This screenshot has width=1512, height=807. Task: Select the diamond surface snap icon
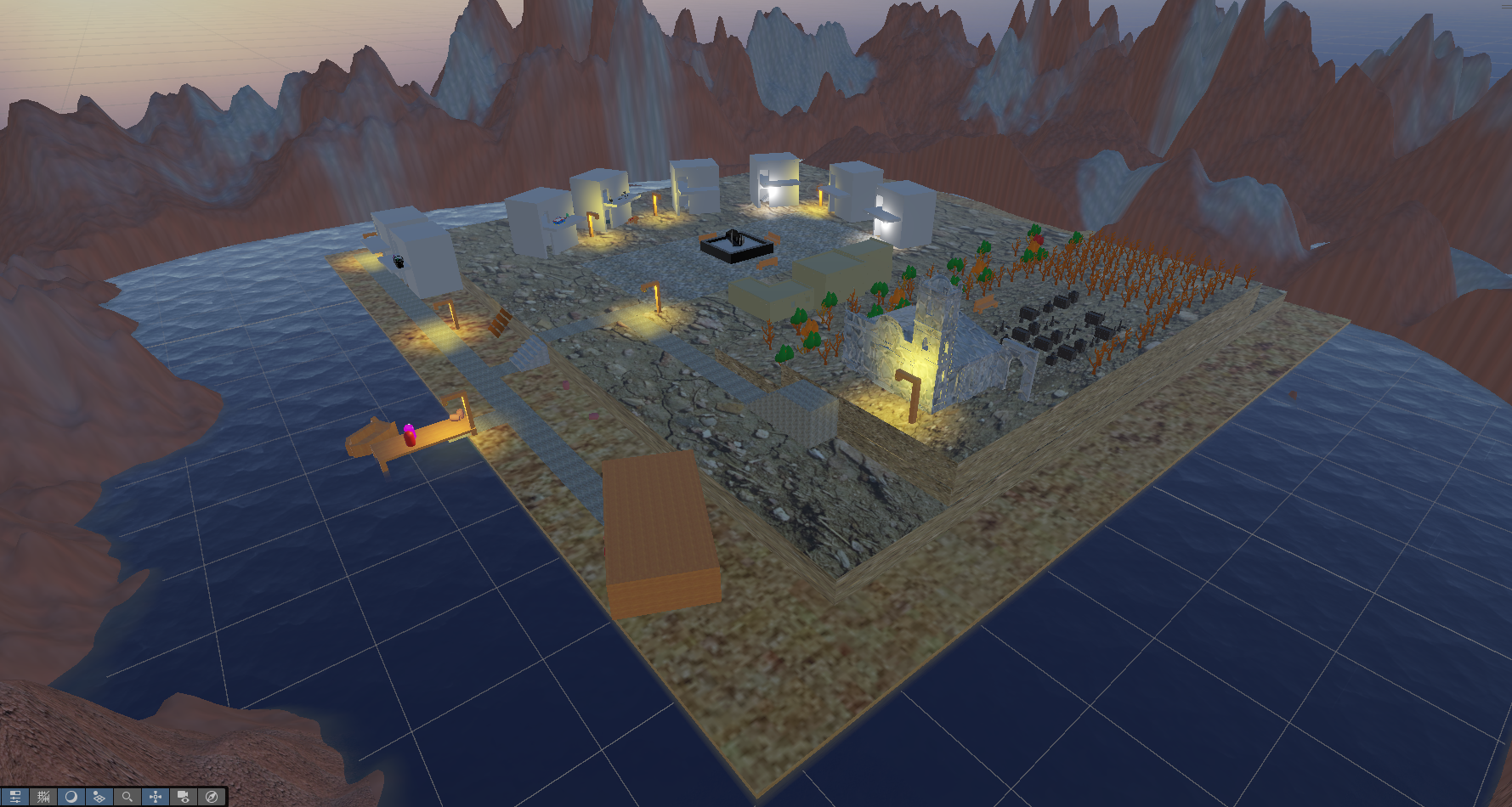(x=99, y=796)
